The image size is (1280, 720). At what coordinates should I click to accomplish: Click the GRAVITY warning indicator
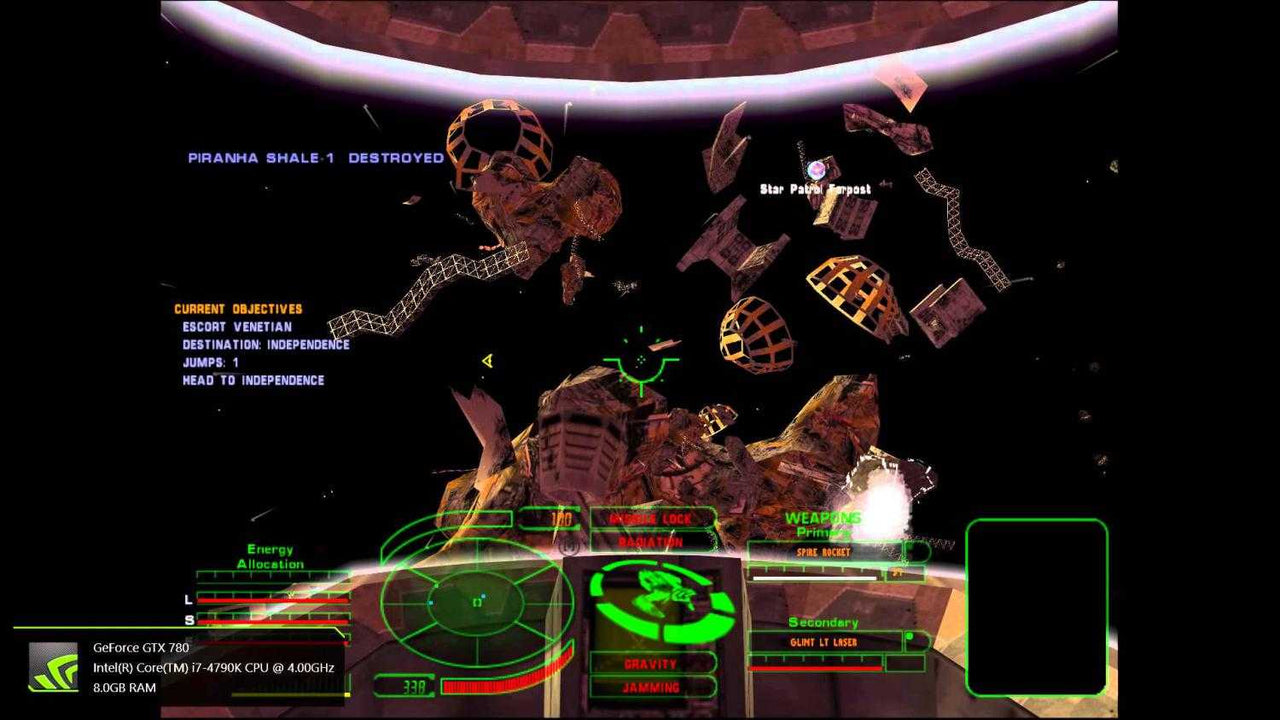click(x=653, y=662)
